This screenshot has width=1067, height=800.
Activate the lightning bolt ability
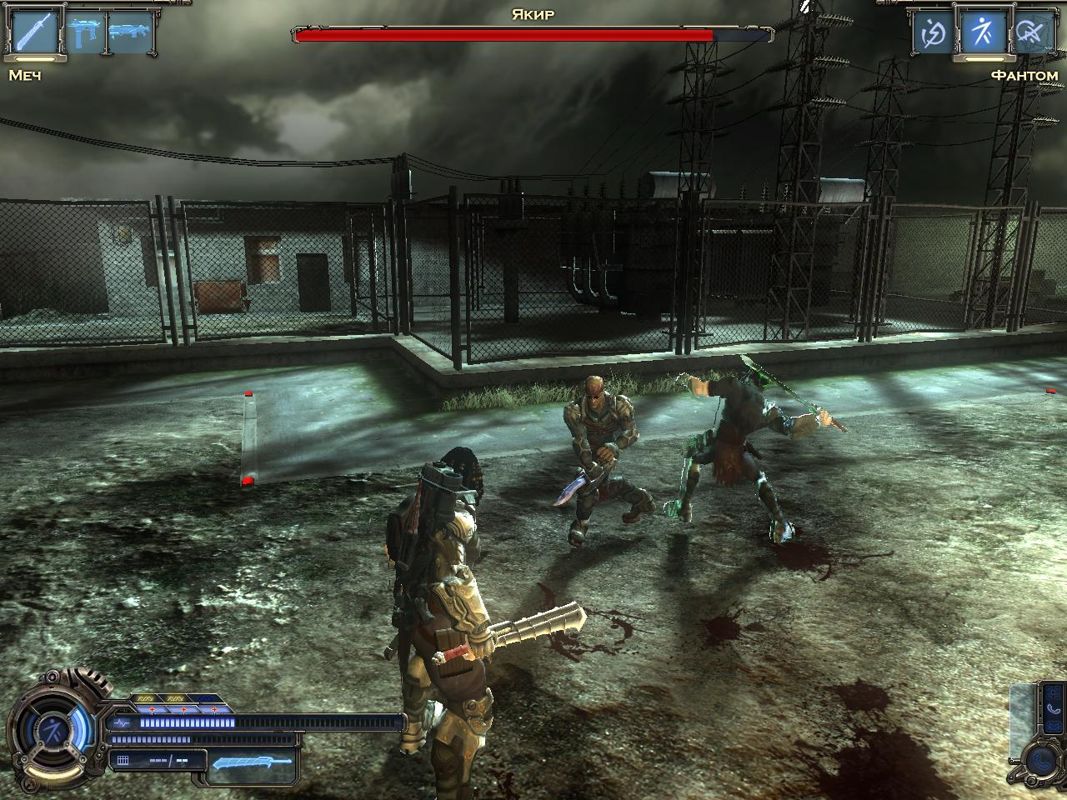[x=933, y=34]
